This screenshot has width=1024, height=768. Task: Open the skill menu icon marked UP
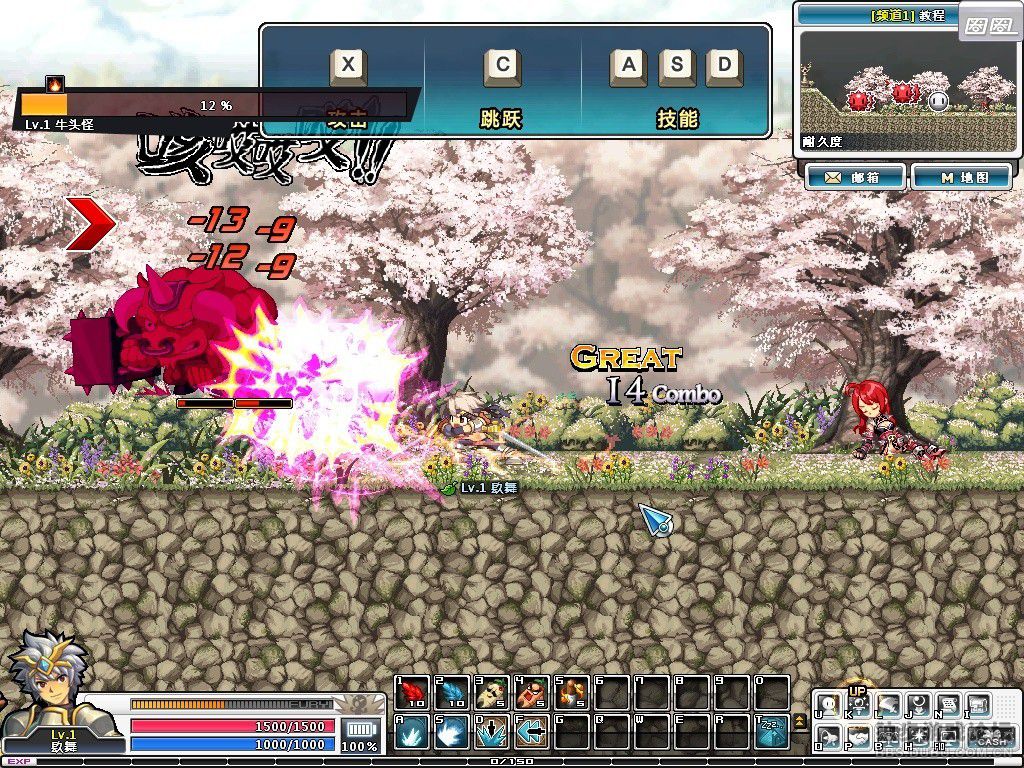tap(857, 704)
